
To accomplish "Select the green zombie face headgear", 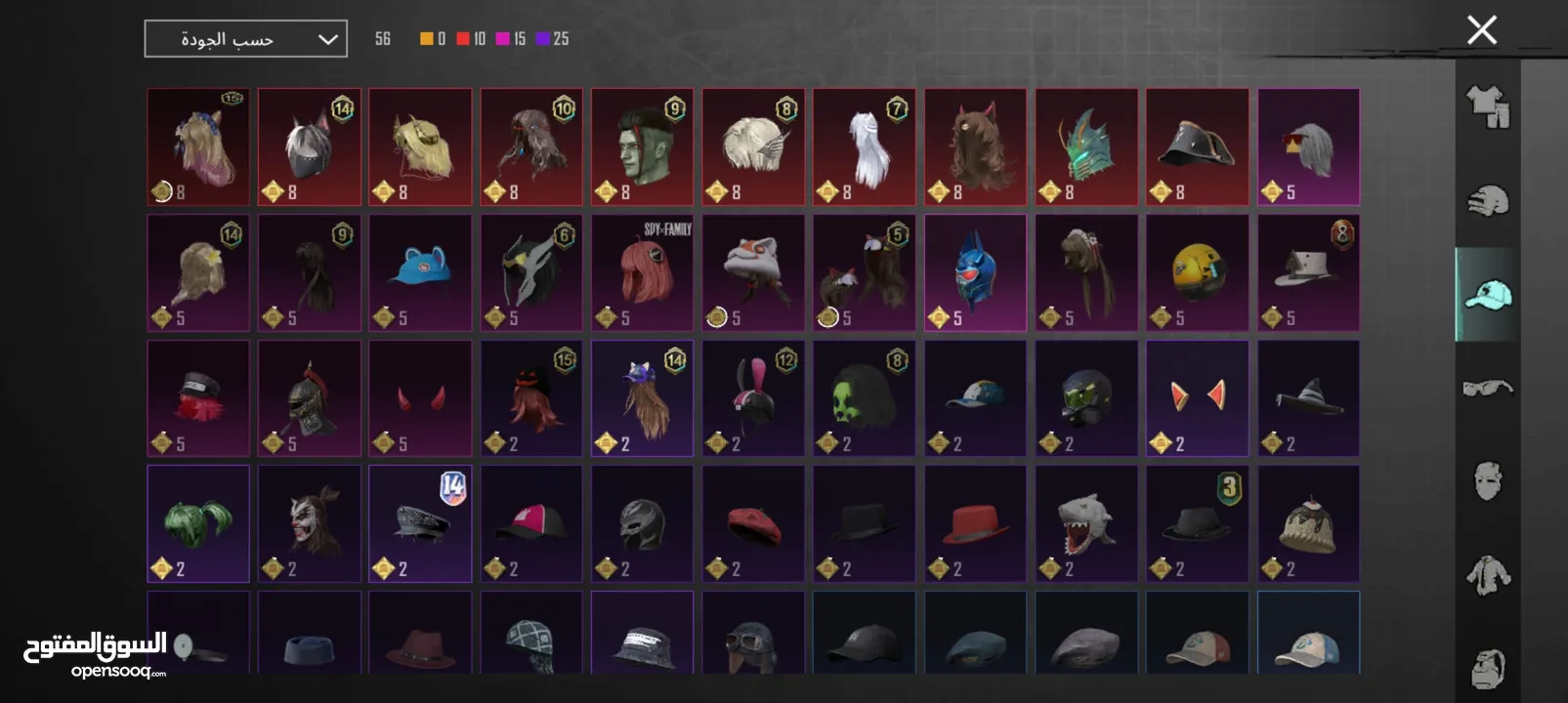I will [642, 146].
